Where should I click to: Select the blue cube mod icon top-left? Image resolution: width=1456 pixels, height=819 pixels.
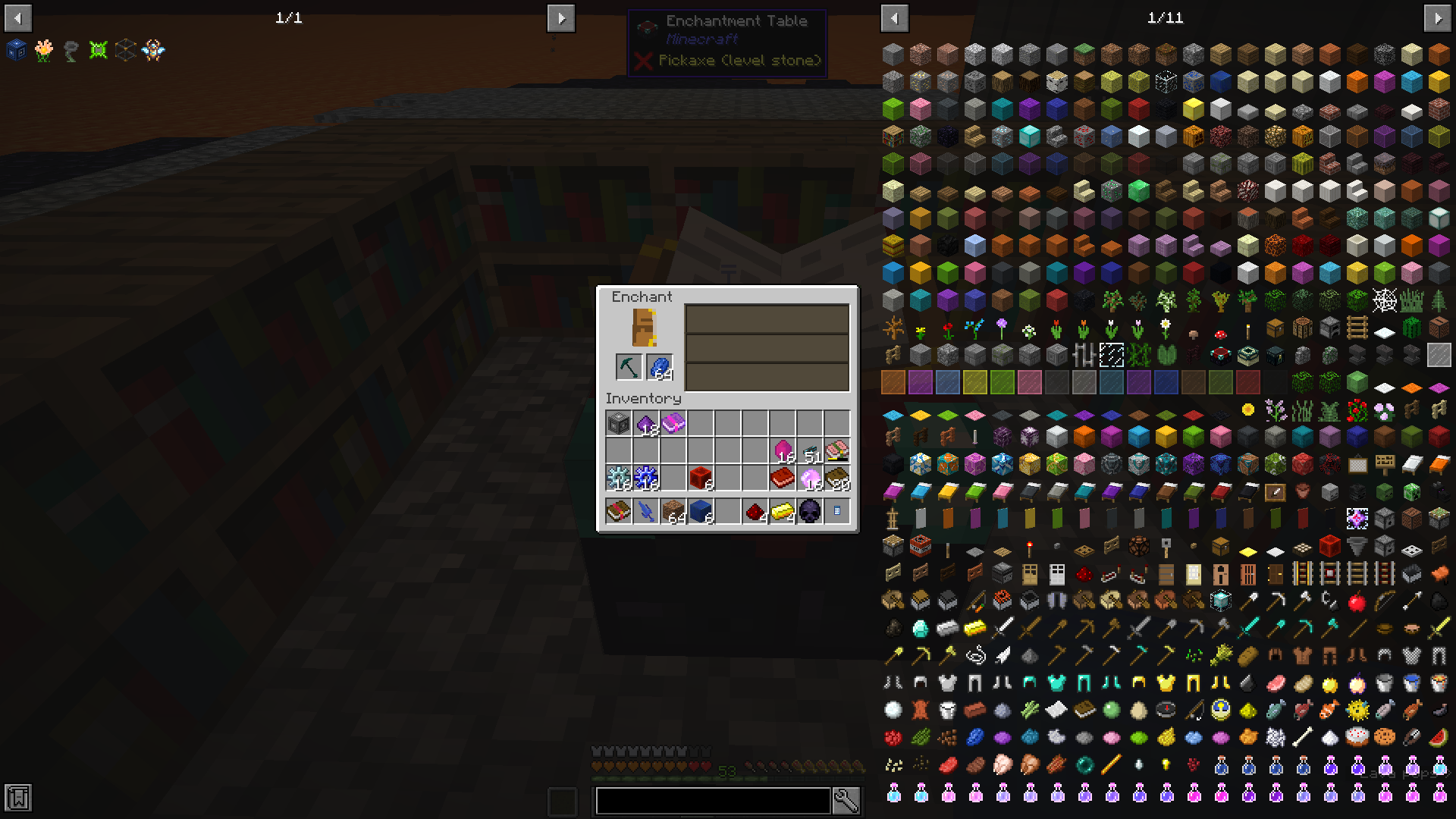point(17,50)
